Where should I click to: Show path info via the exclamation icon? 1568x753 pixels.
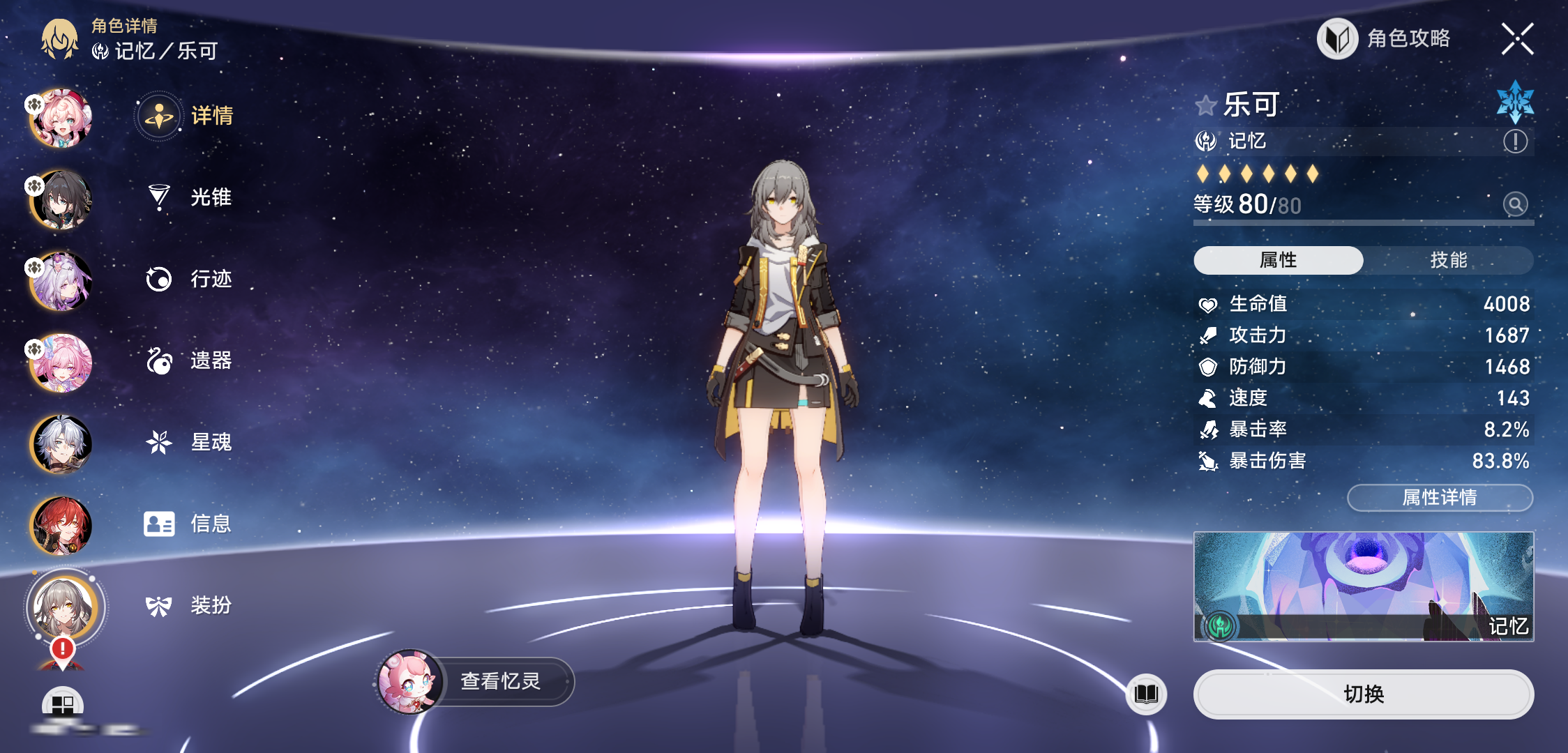[x=1515, y=142]
